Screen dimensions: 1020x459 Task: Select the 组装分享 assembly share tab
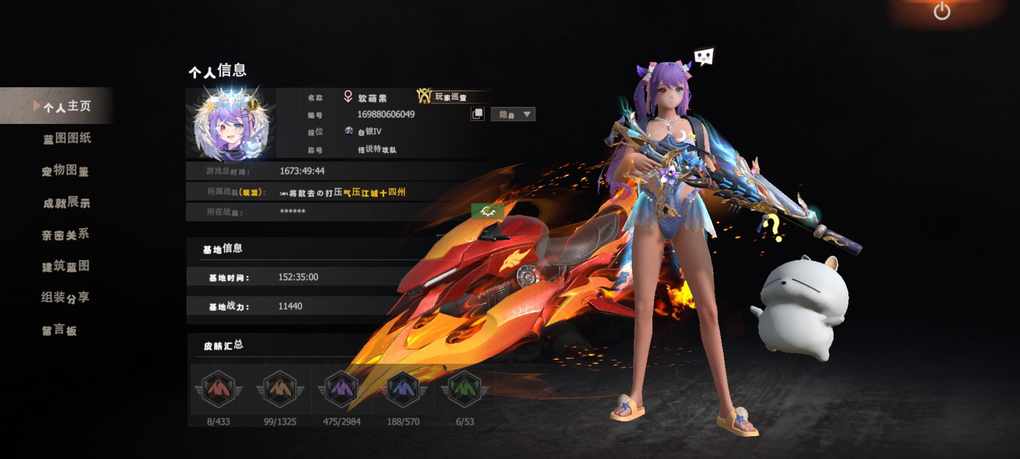66,298
